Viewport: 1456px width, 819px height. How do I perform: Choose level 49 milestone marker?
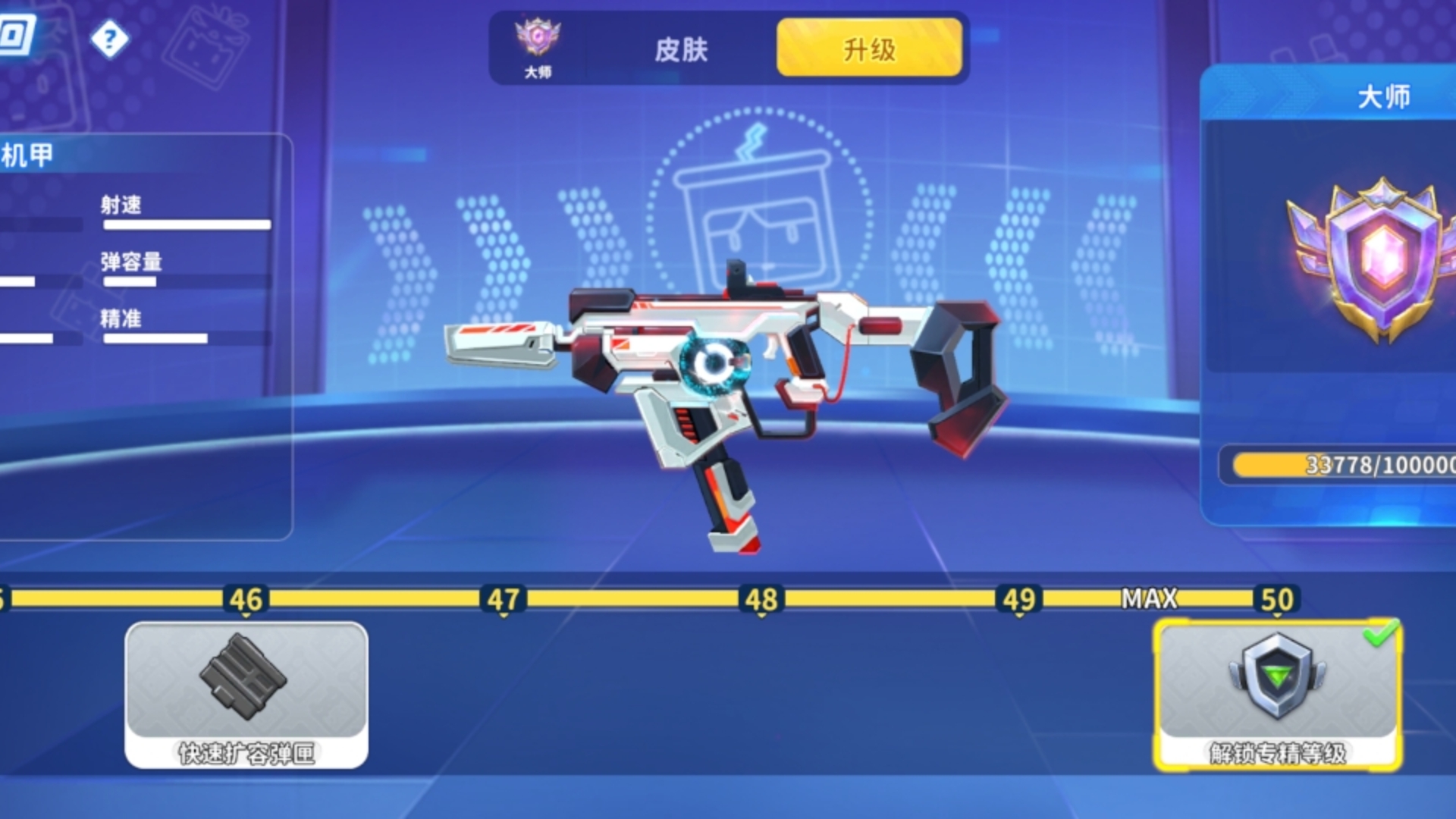(x=1019, y=599)
